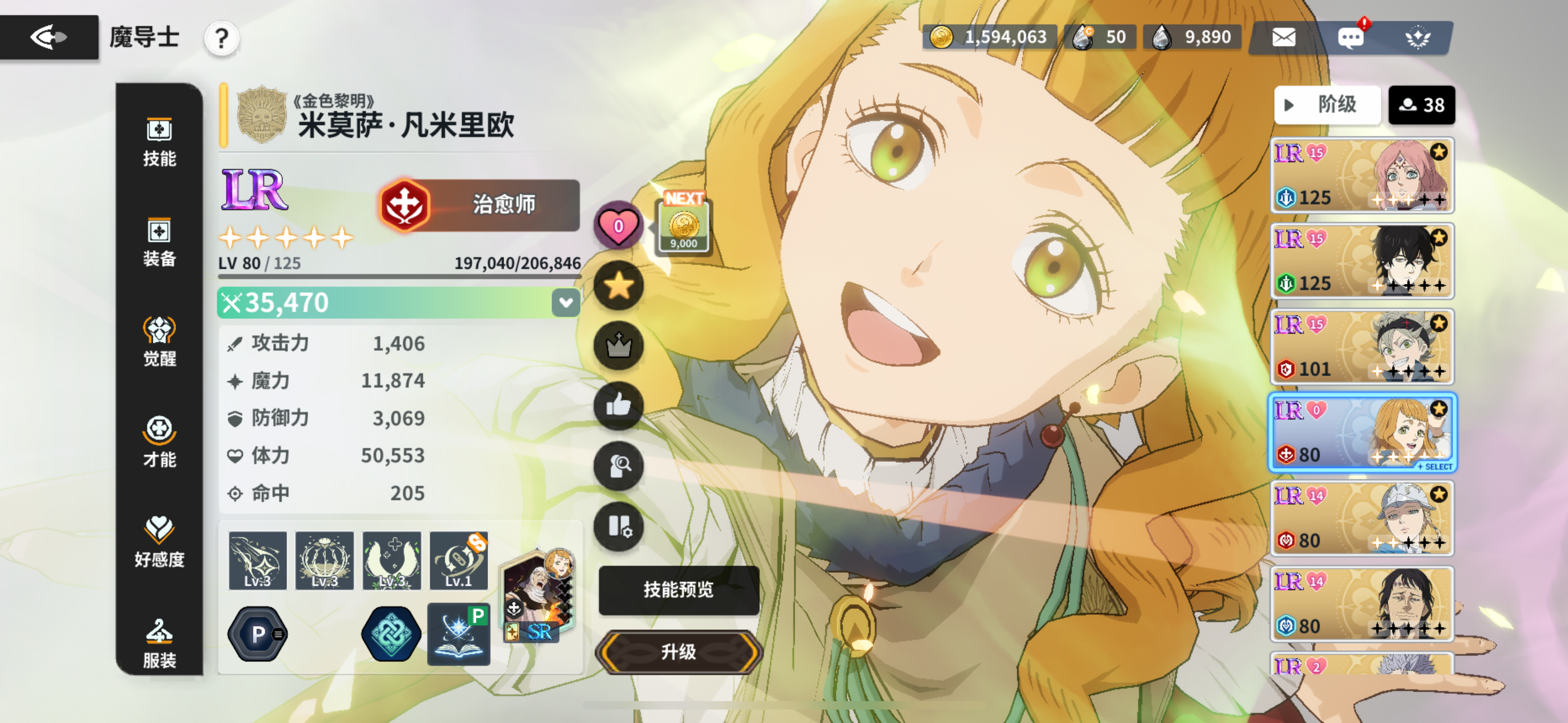The height and width of the screenshot is (723, 1568).
Task: Open the 好感度 (affection) sidebar panel
Action: point(159,541)
